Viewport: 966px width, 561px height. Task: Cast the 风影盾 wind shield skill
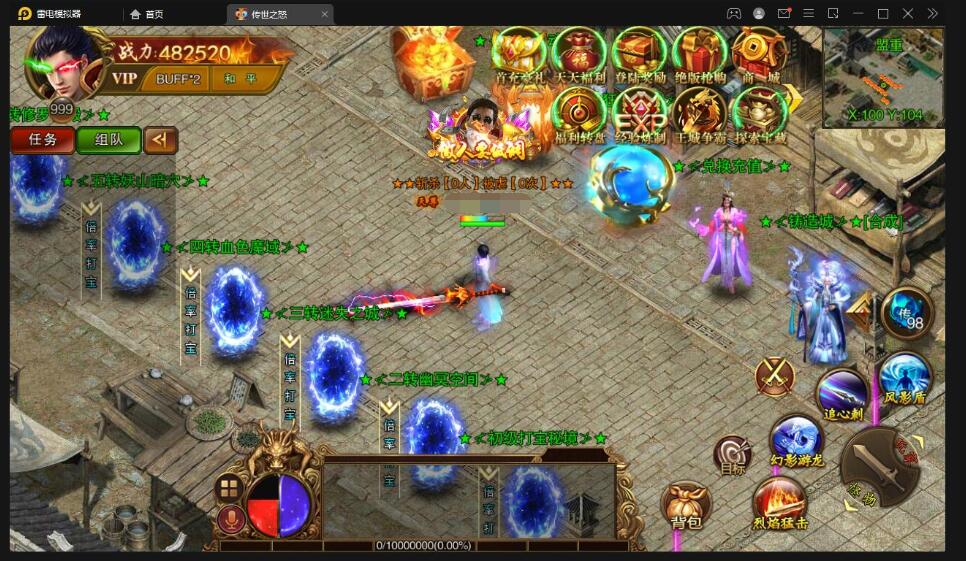tap(906, 378)
